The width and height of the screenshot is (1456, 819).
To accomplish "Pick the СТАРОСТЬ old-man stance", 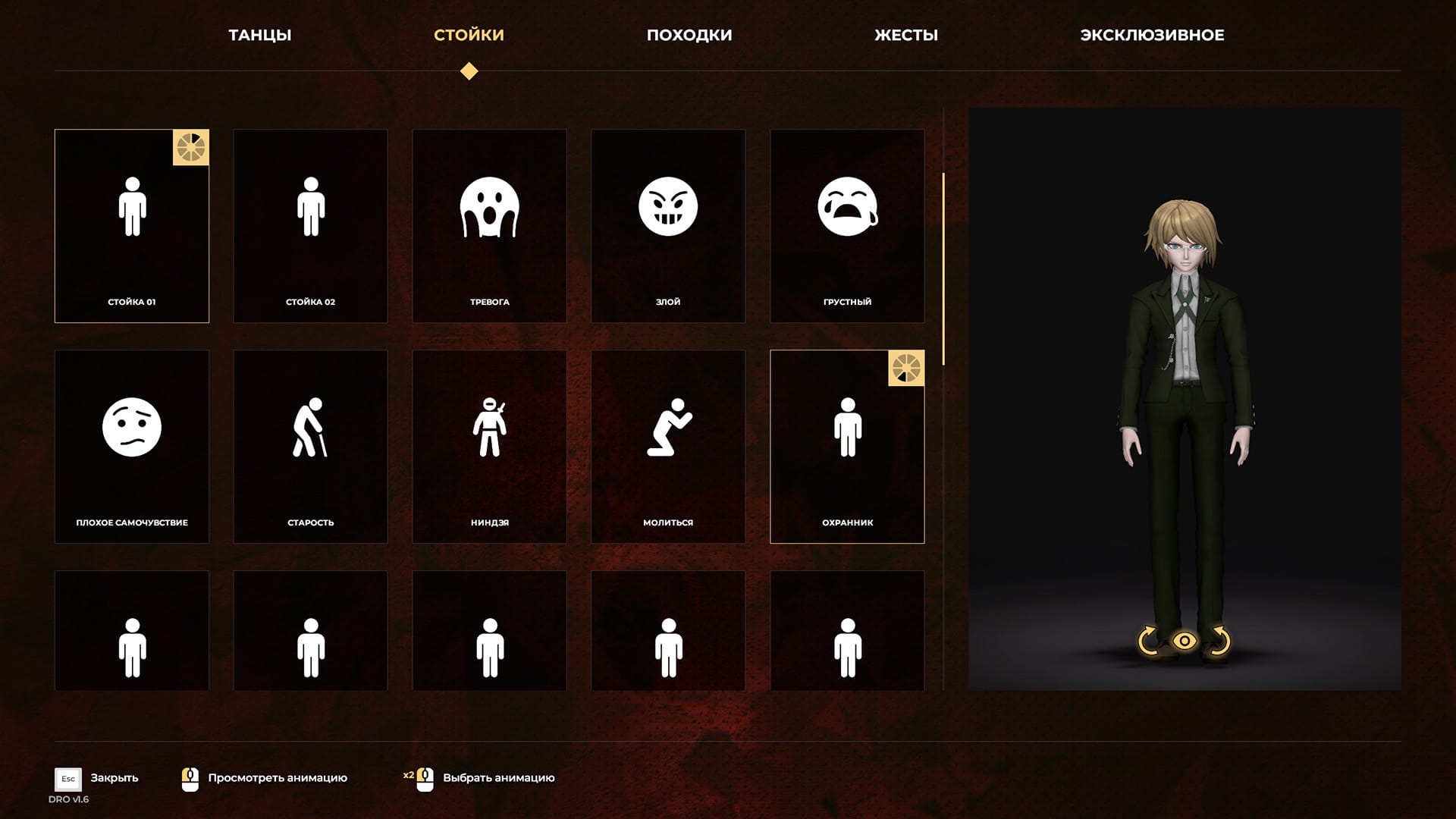I will pyautogui.click(x=310, y=447).
